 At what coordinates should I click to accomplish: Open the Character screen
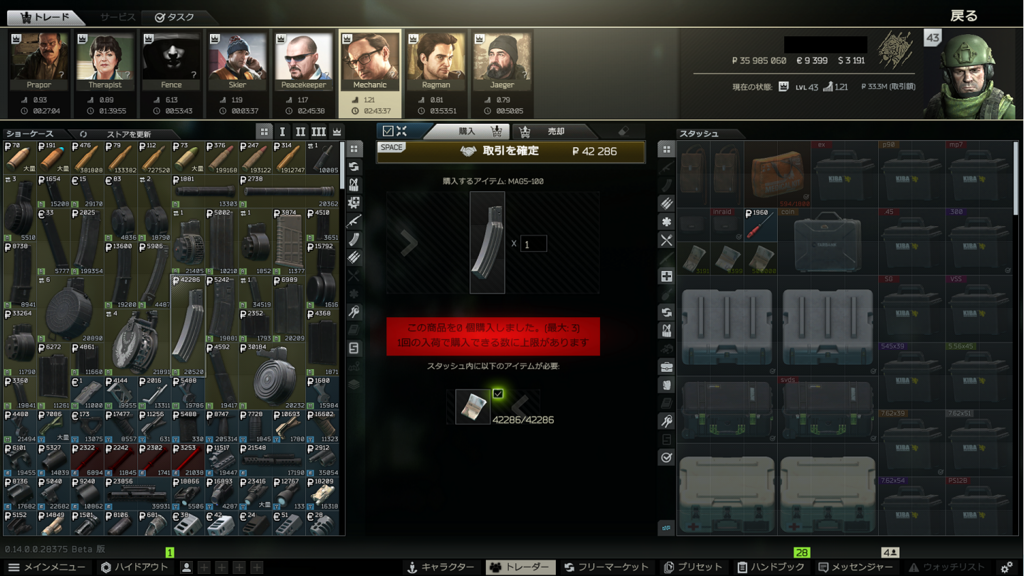[440, 567]
